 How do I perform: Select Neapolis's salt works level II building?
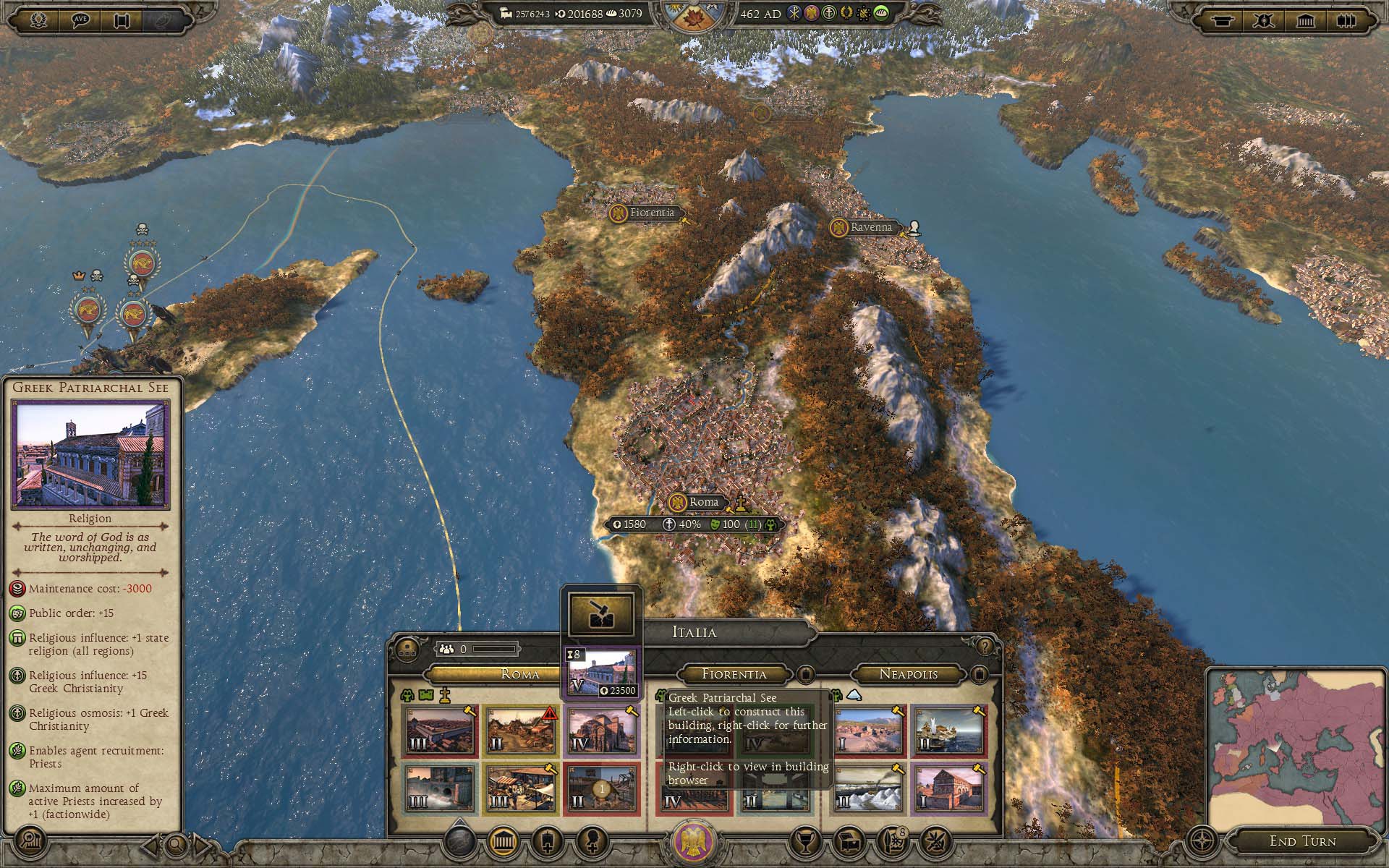point(867,788)
